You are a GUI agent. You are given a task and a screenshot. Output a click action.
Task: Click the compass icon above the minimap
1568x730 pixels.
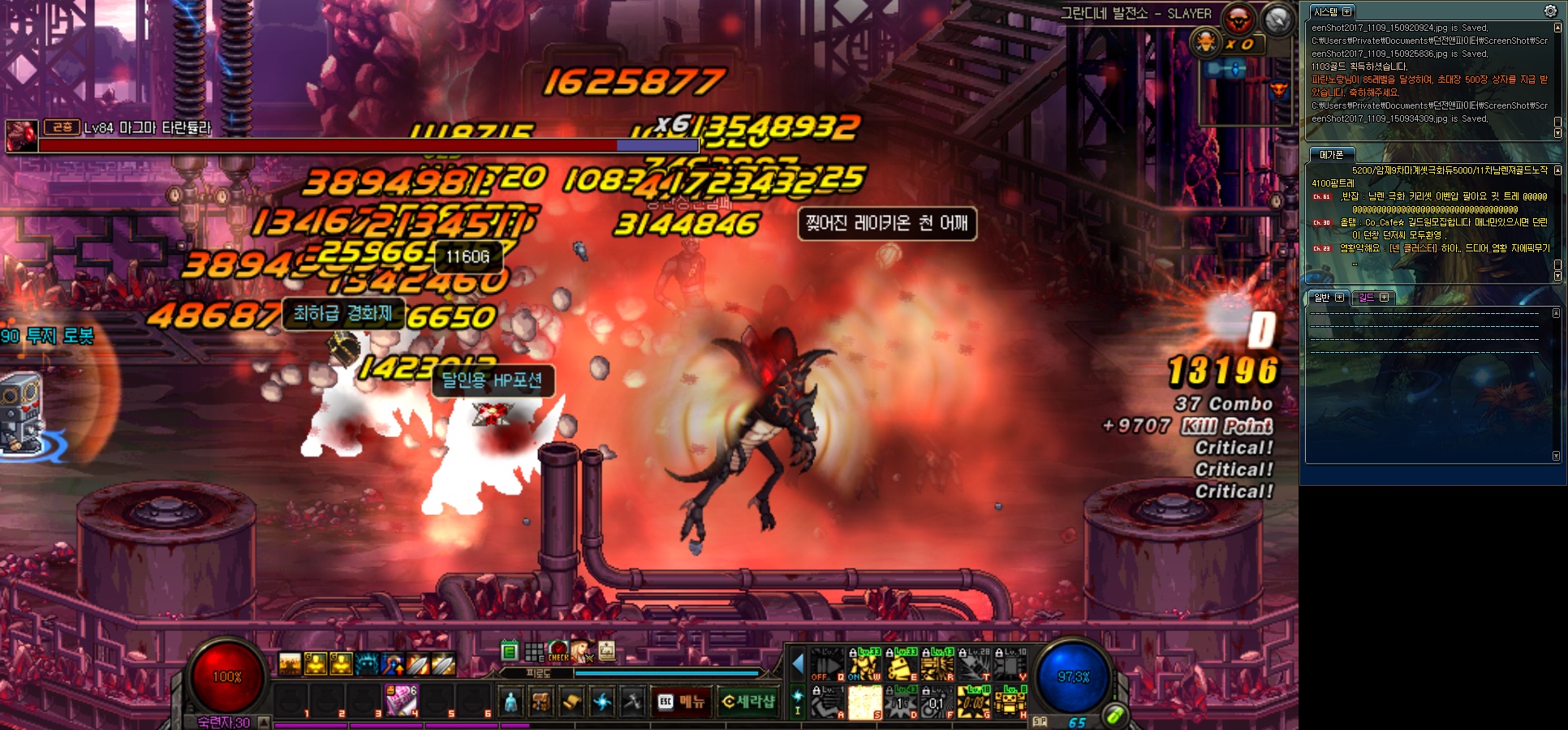click(1277, 19)
